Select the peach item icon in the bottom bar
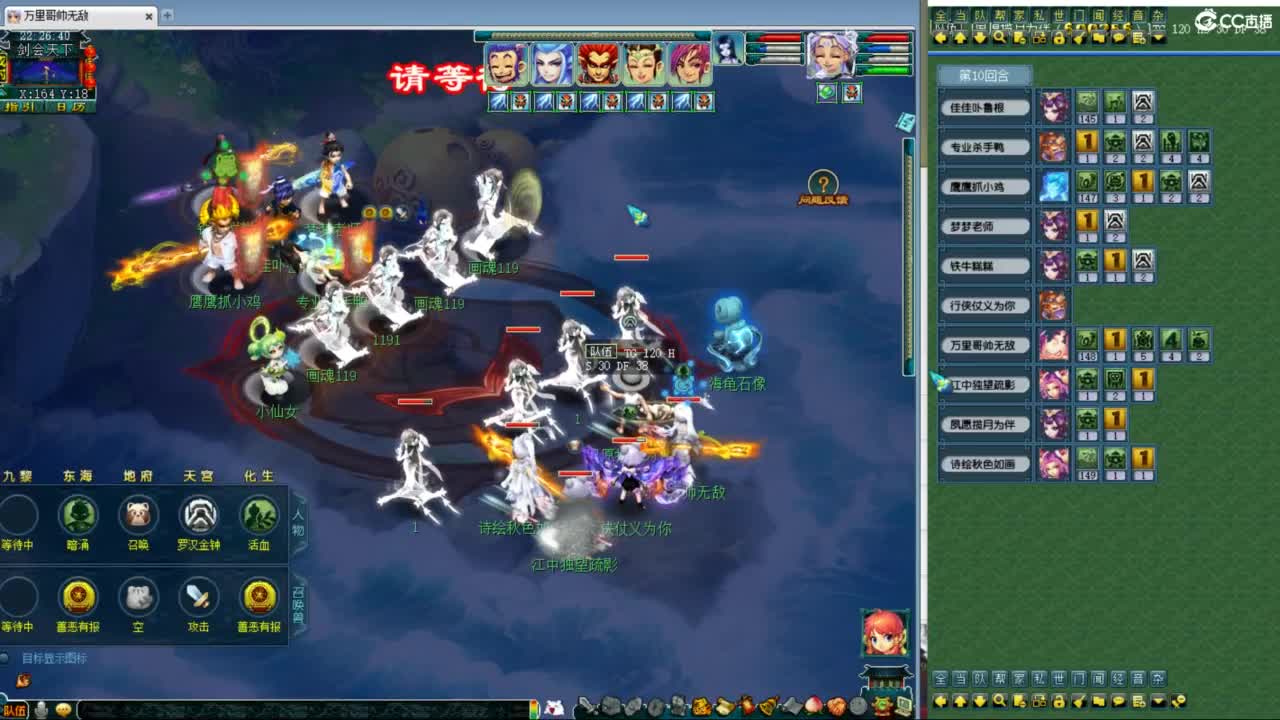The image size is (1280, 720). [x=814, y=707]
